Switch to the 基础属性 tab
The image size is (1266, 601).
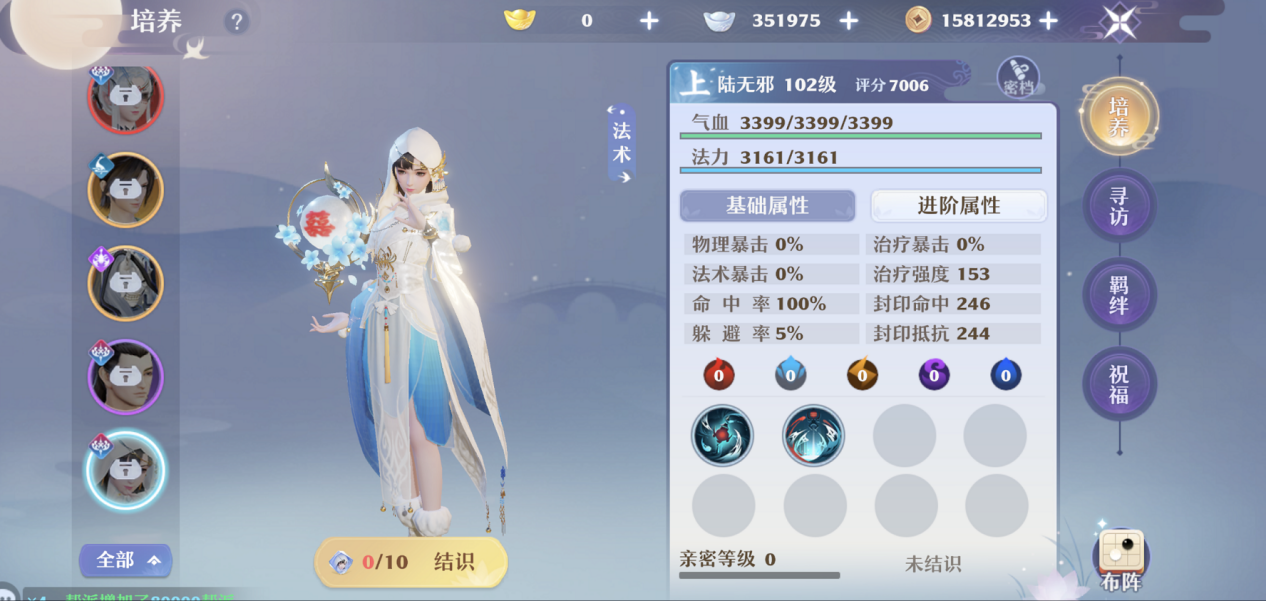tap(767, 206)
